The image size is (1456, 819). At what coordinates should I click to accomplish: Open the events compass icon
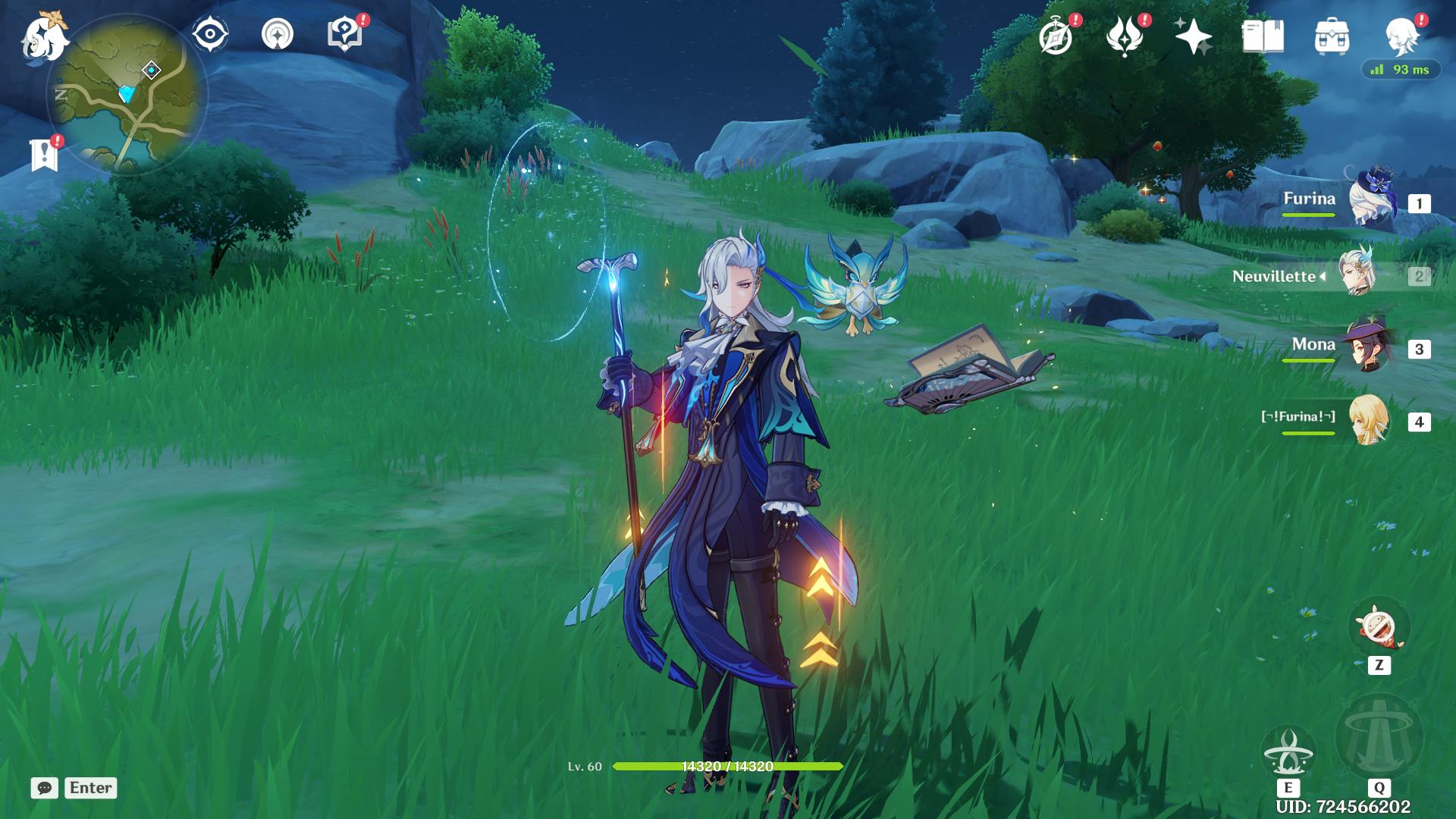[1056, 36]
